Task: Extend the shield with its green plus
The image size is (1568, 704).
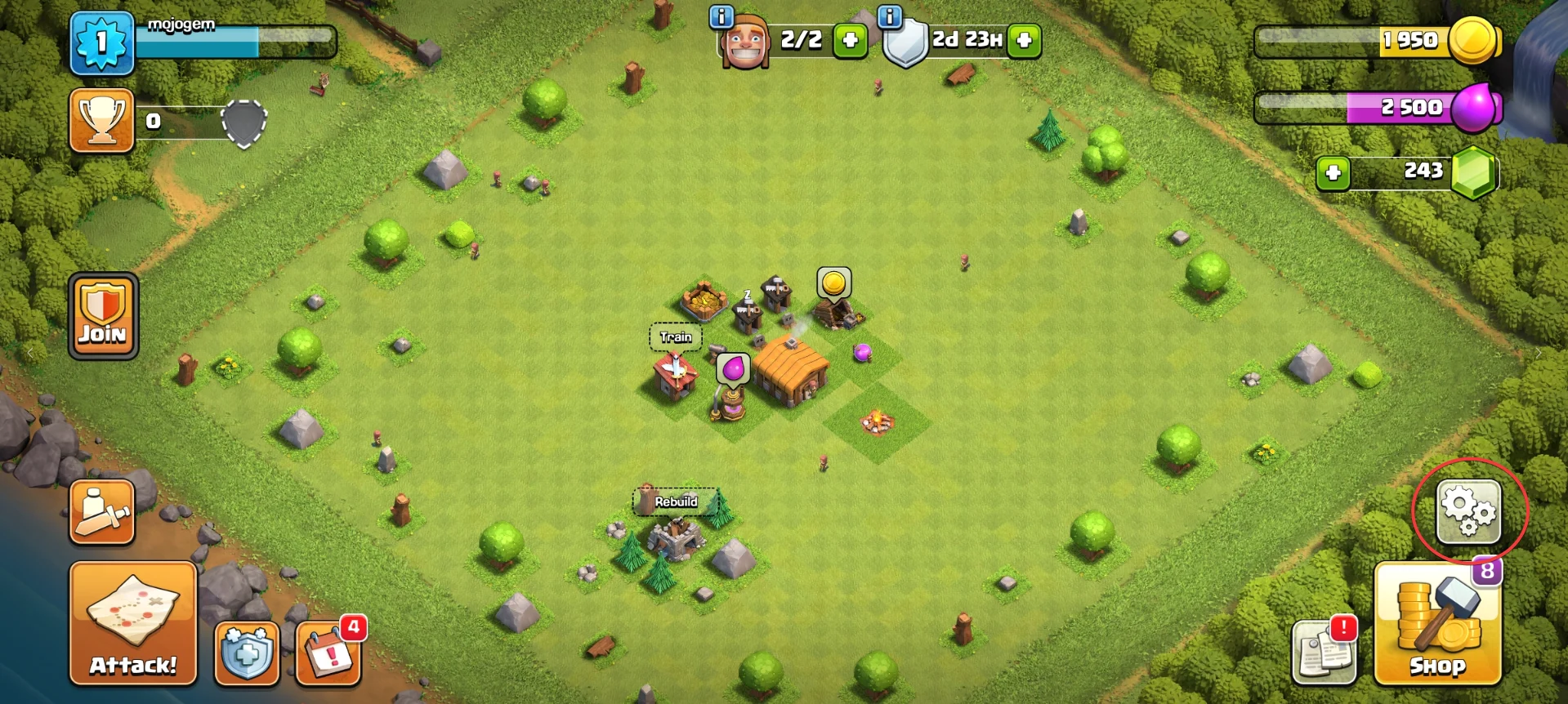Action: pos(1024,40)
